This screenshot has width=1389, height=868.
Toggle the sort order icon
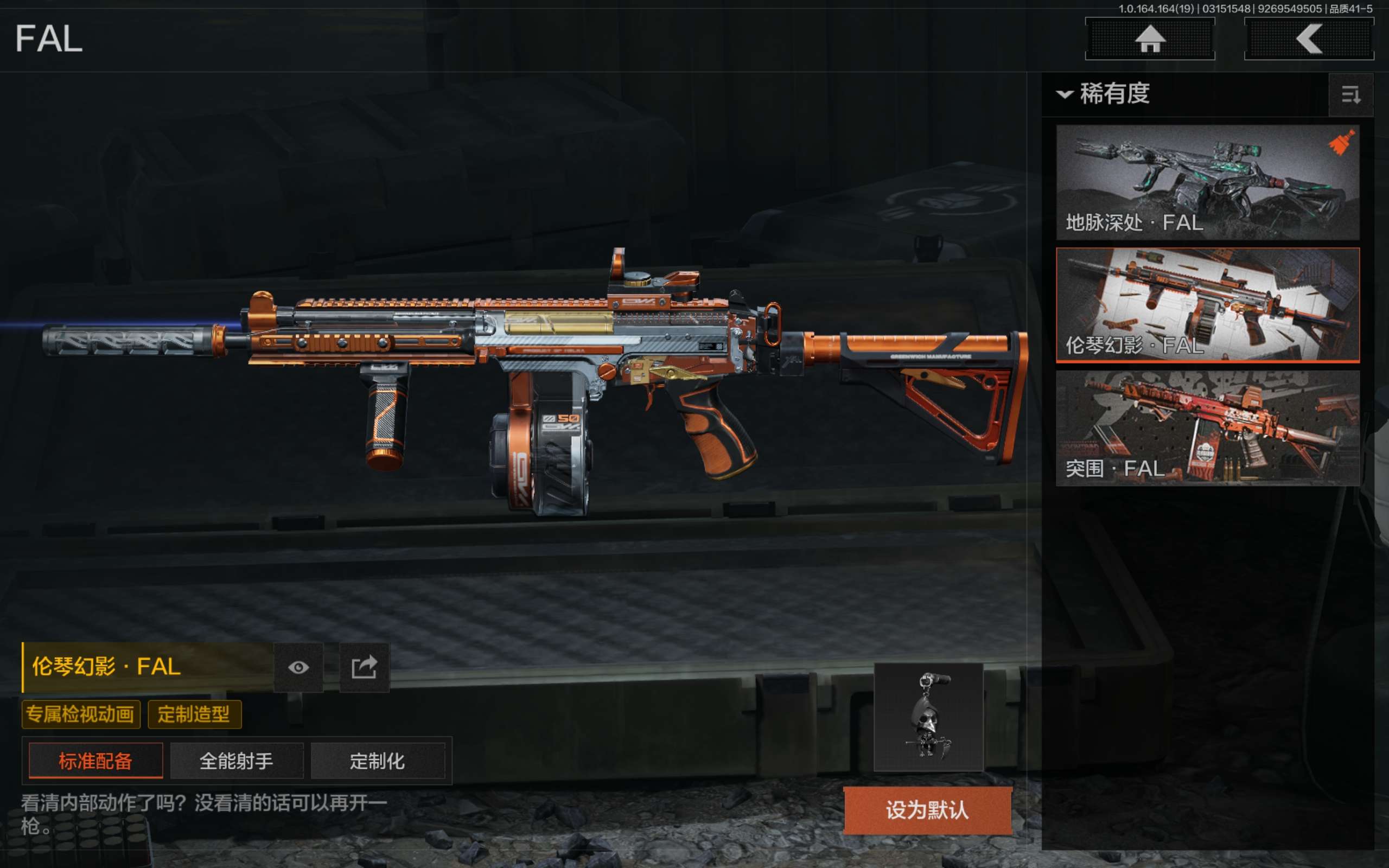pos(1350,95)
